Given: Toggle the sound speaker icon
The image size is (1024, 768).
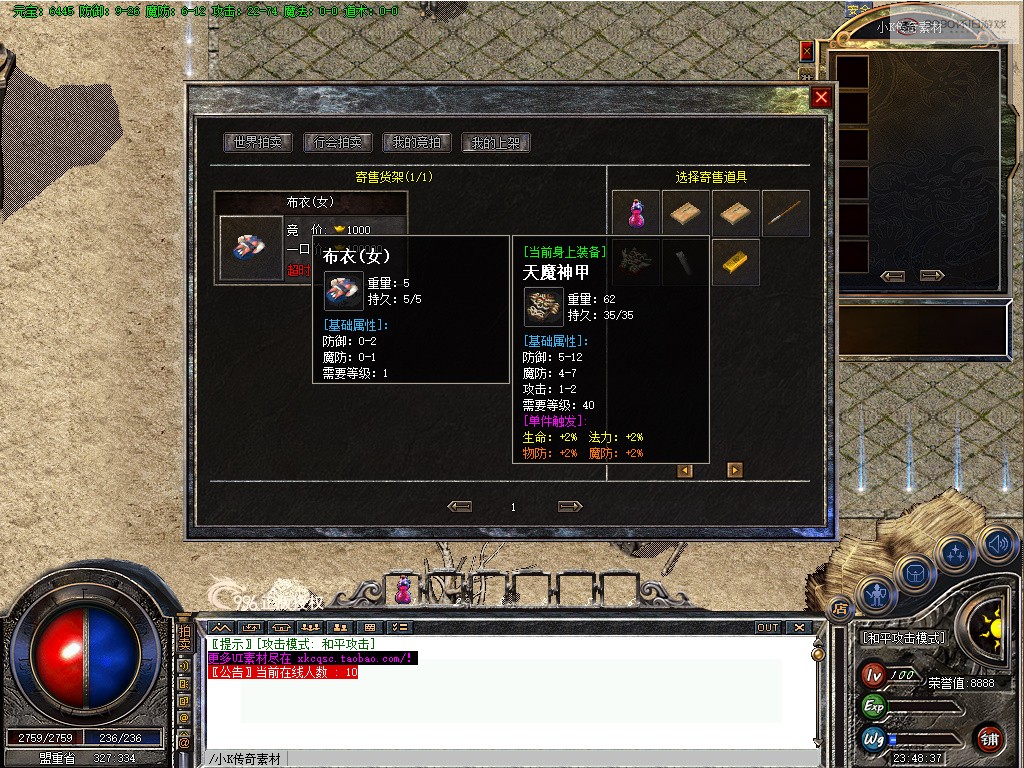Looking at the screenshot, I should [x=997, y=544].
